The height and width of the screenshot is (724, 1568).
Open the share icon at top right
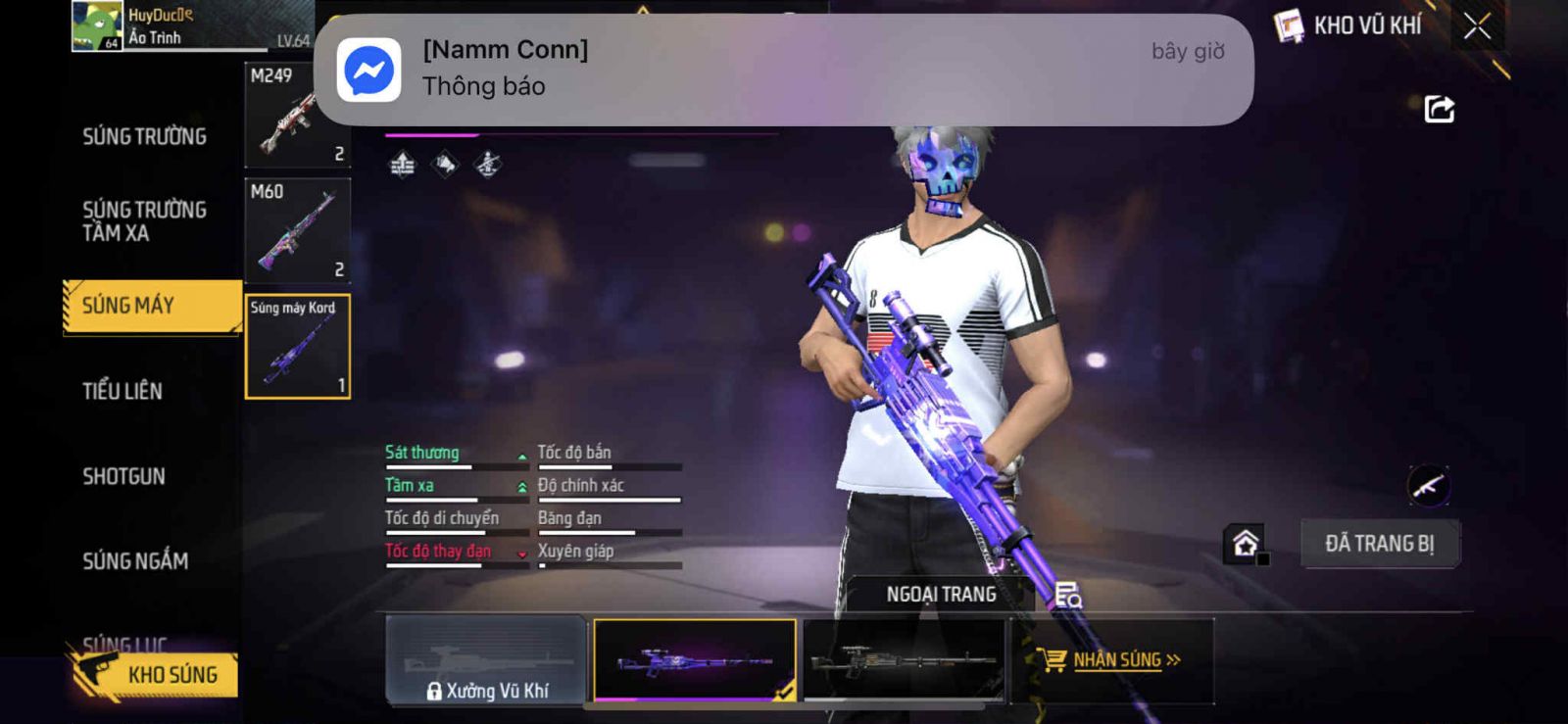(x=1439, y=109)
